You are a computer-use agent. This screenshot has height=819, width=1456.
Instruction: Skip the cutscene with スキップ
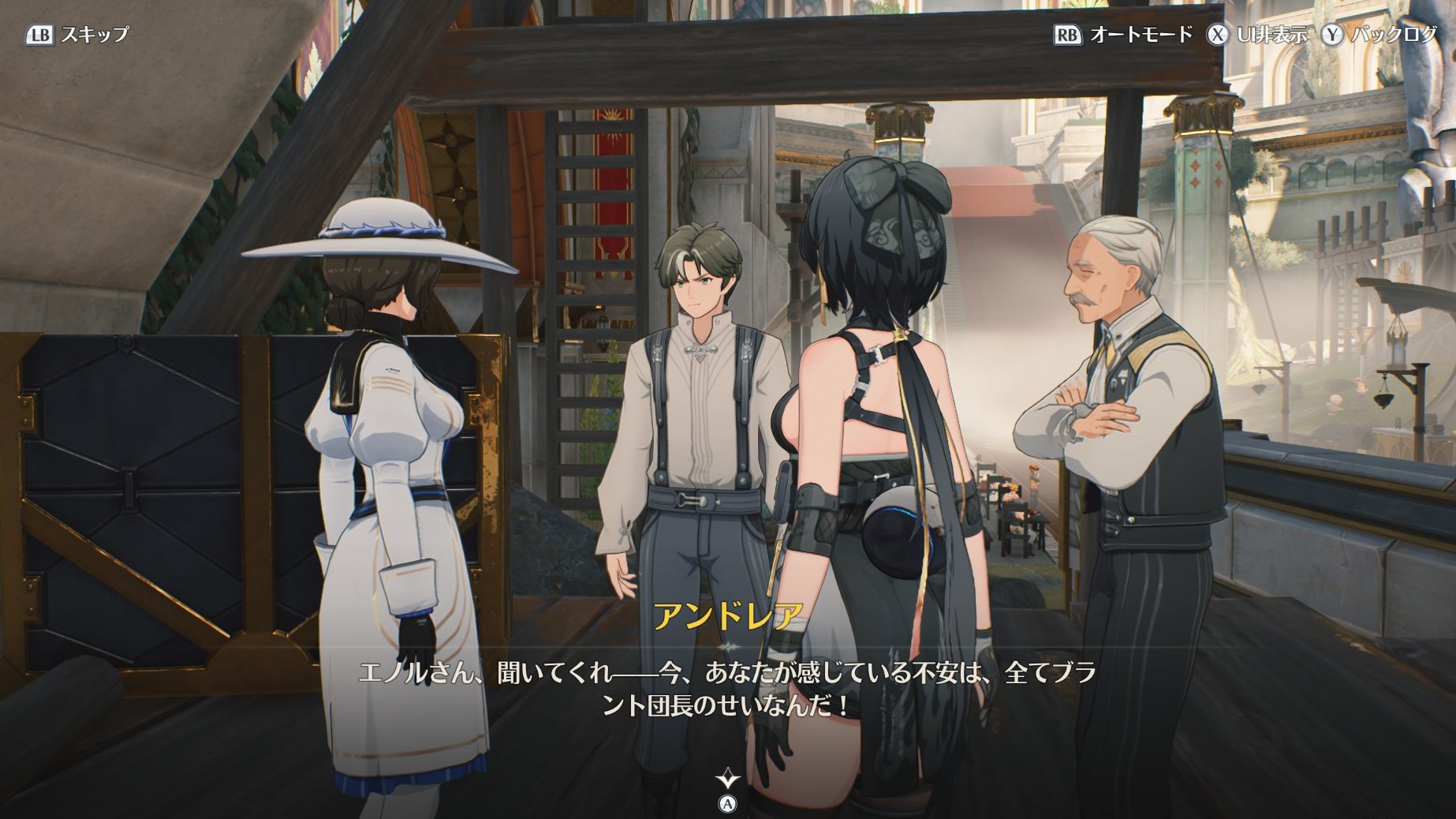[x=77, y=35]
